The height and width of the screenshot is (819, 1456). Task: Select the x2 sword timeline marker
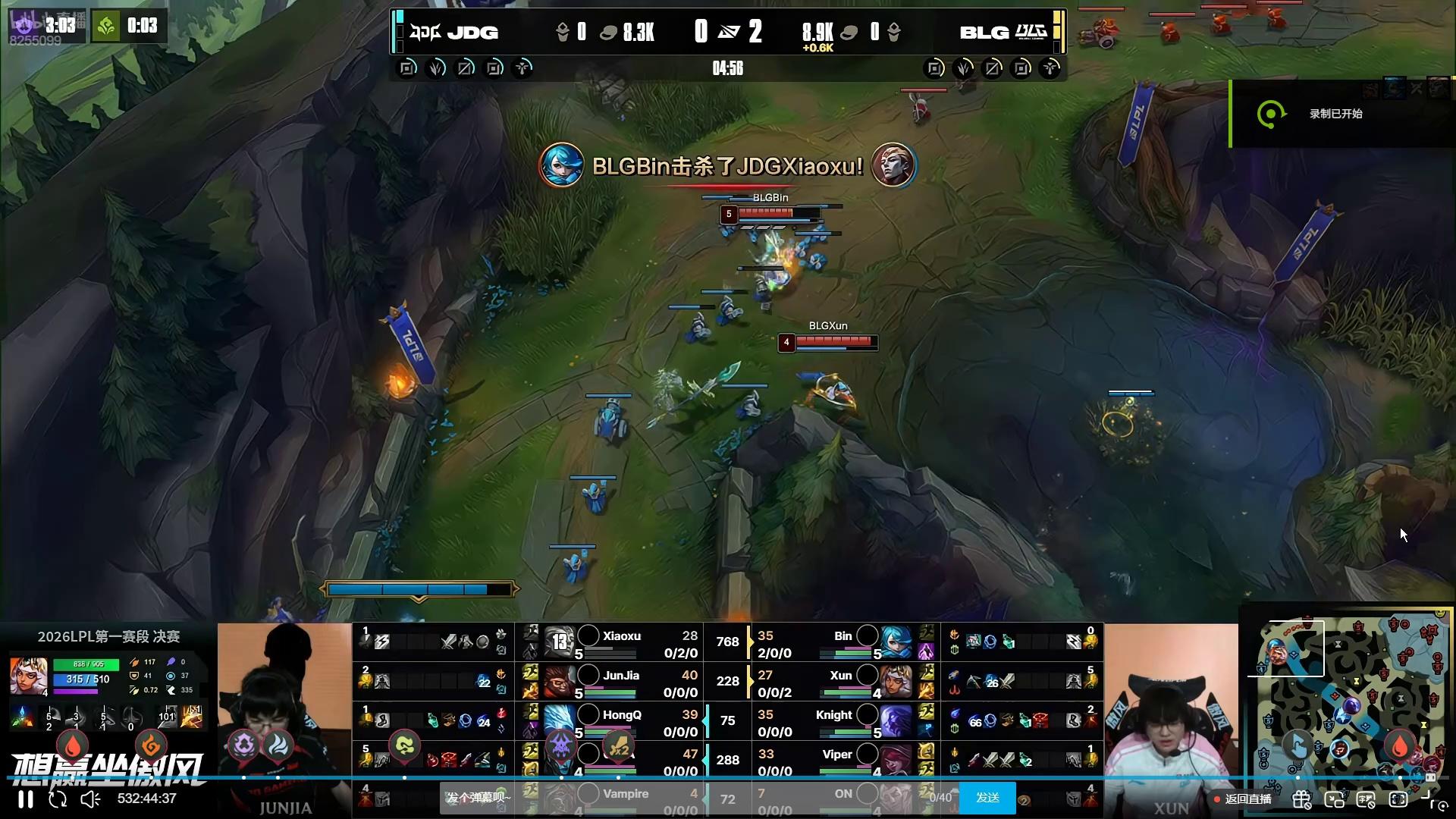(x=619, y=747)
